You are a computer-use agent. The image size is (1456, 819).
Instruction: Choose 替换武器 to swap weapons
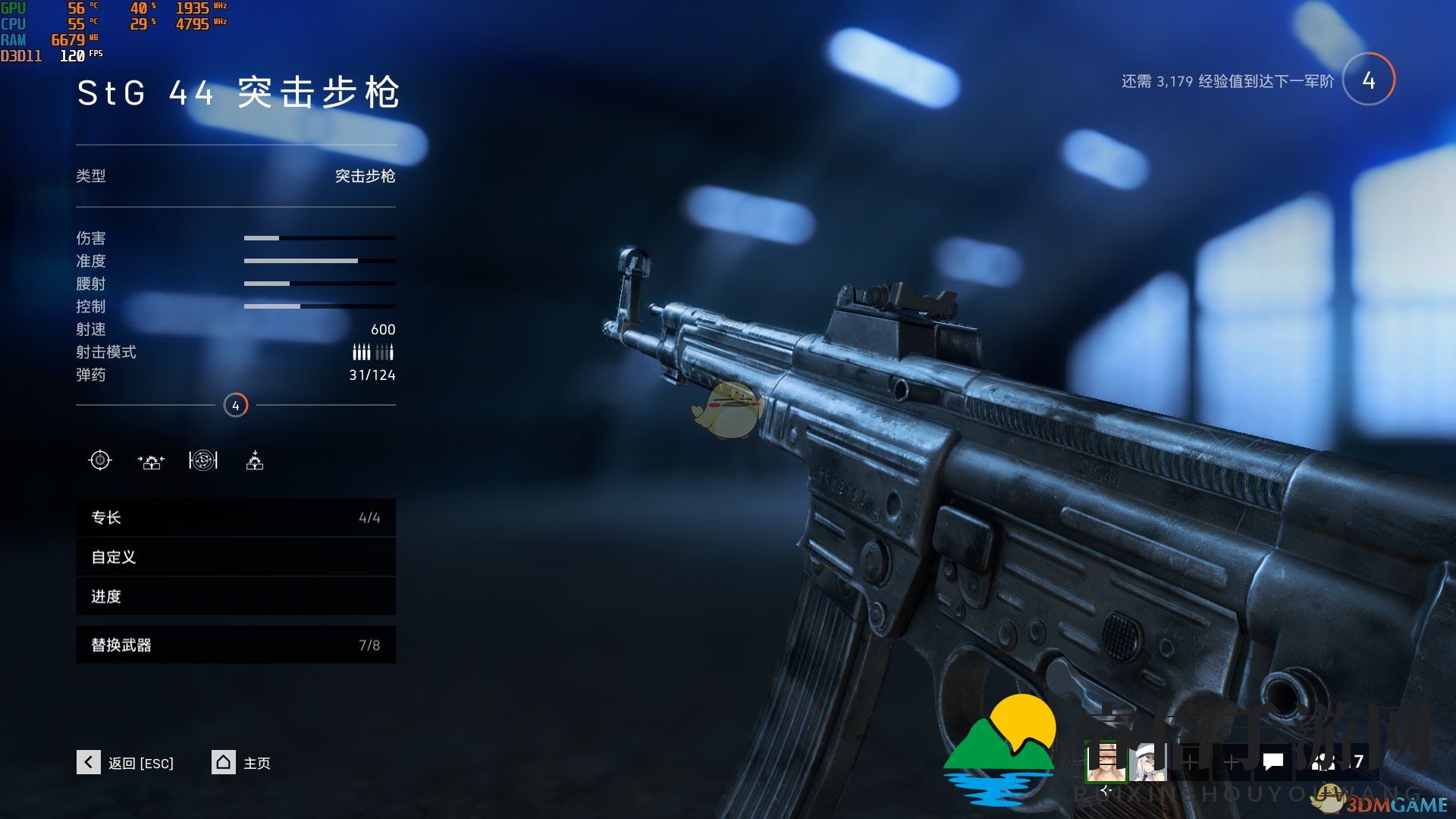pyautogui.click(x=235, y=645)
